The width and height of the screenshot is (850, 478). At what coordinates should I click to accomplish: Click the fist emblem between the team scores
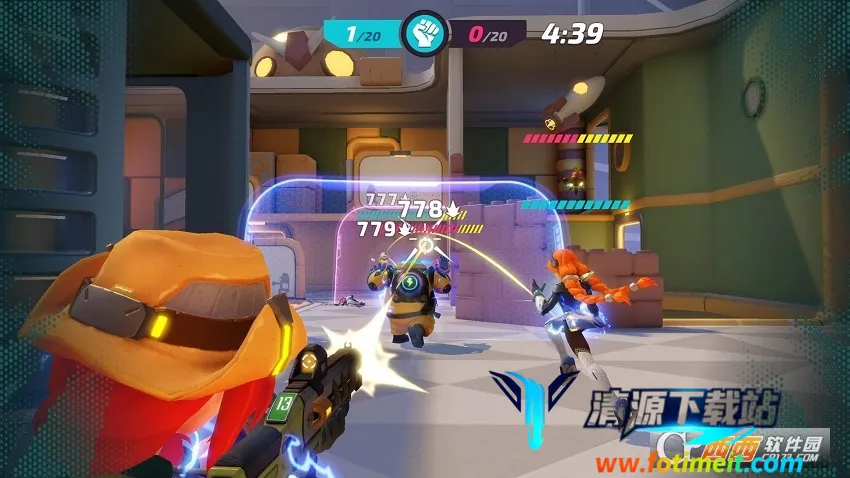pyautogui.click(x=424, y=34)
